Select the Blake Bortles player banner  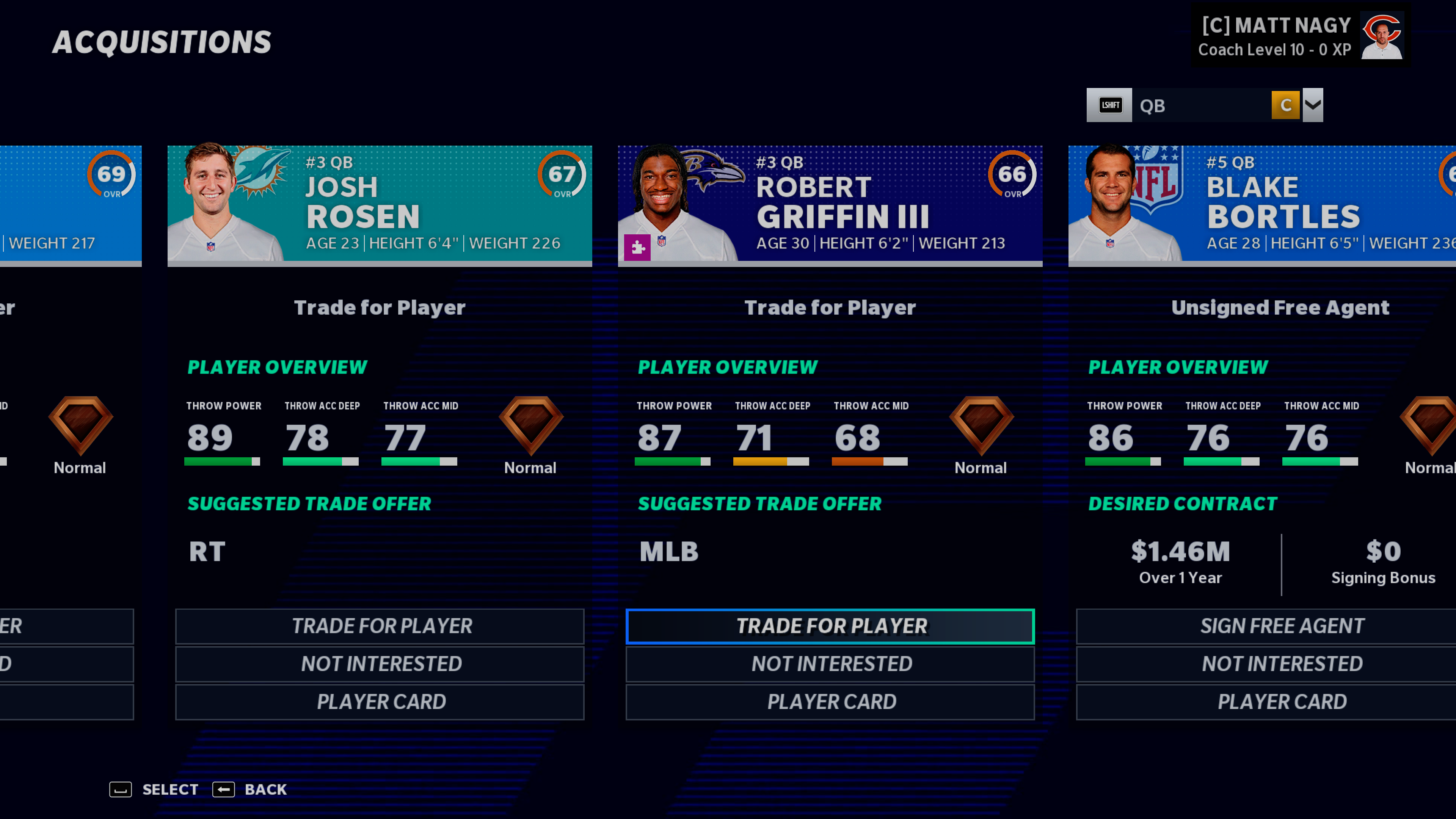[1261, 204]
